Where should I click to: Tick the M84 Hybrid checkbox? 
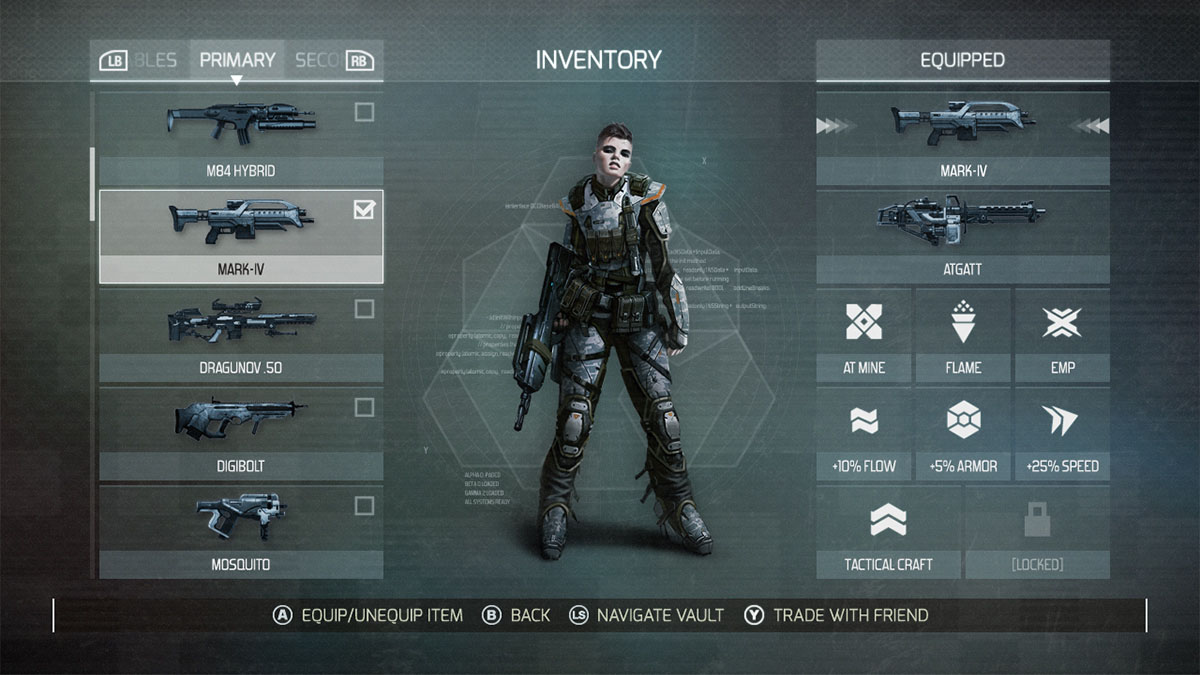(x=364, y=112)
